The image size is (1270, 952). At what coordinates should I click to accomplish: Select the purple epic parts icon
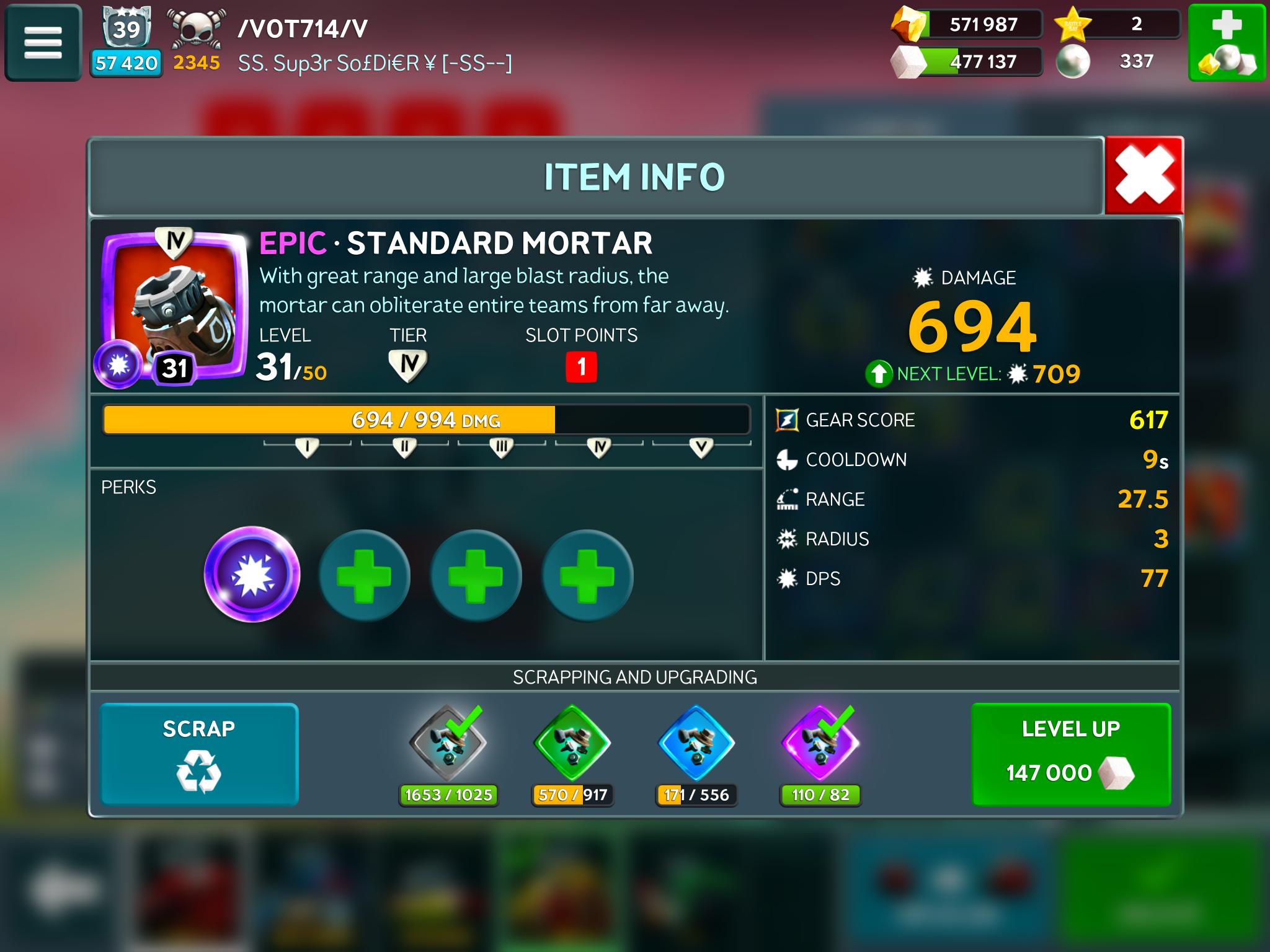tap(820, 744)
